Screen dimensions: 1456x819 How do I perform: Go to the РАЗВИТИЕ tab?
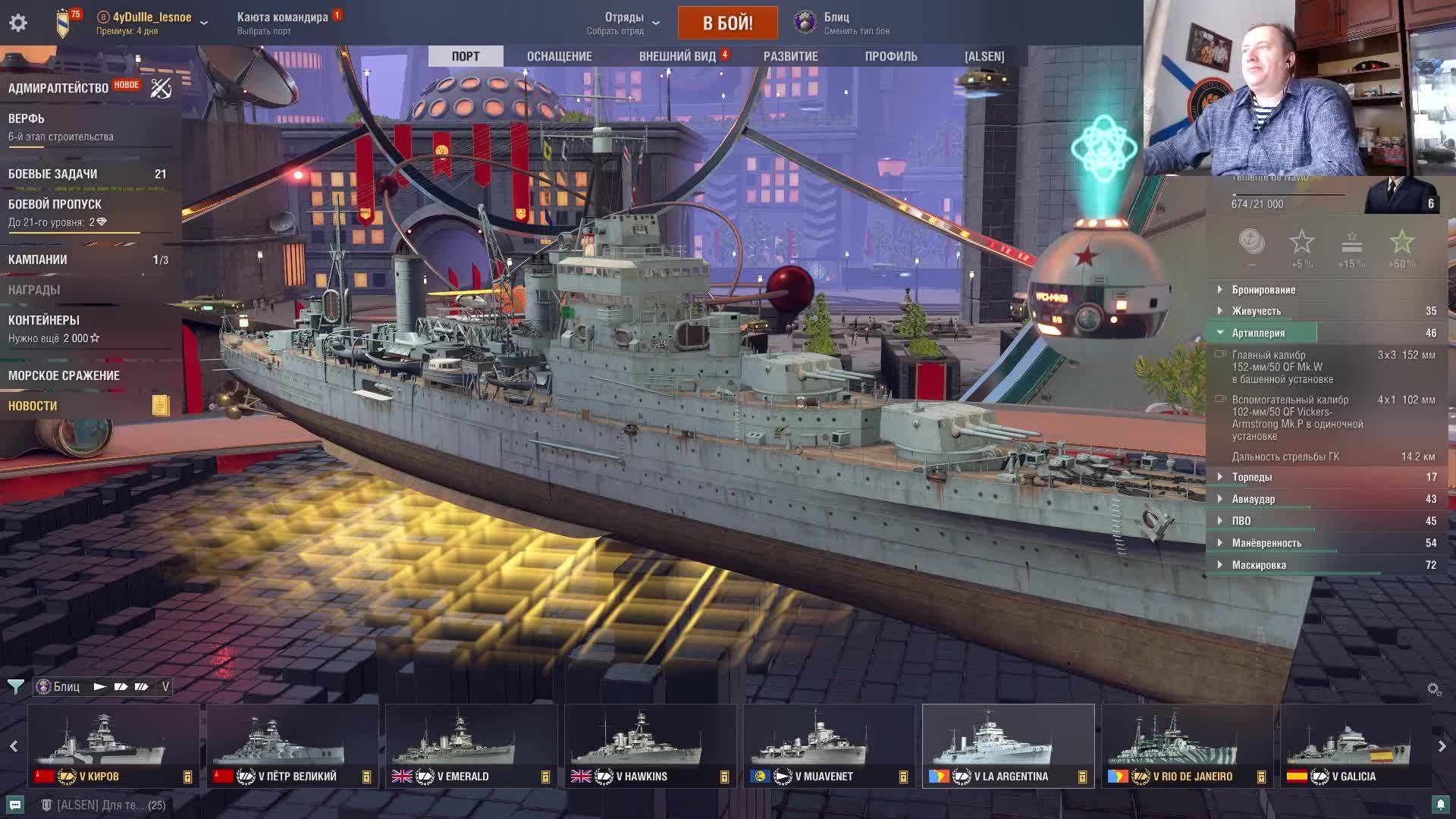point(790,56)
